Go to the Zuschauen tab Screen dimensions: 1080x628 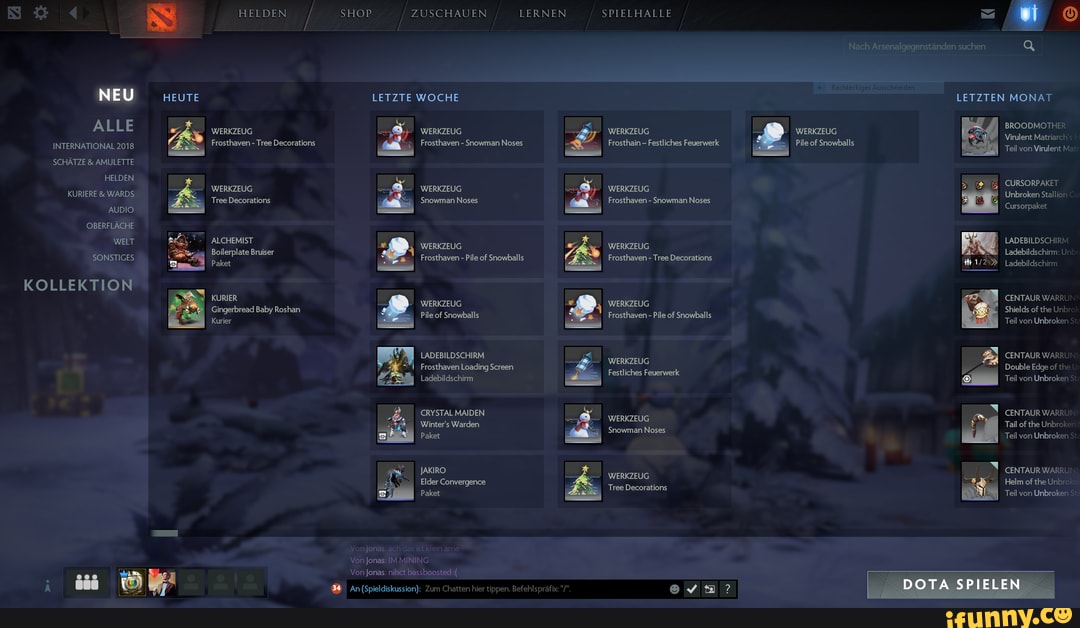449,14
